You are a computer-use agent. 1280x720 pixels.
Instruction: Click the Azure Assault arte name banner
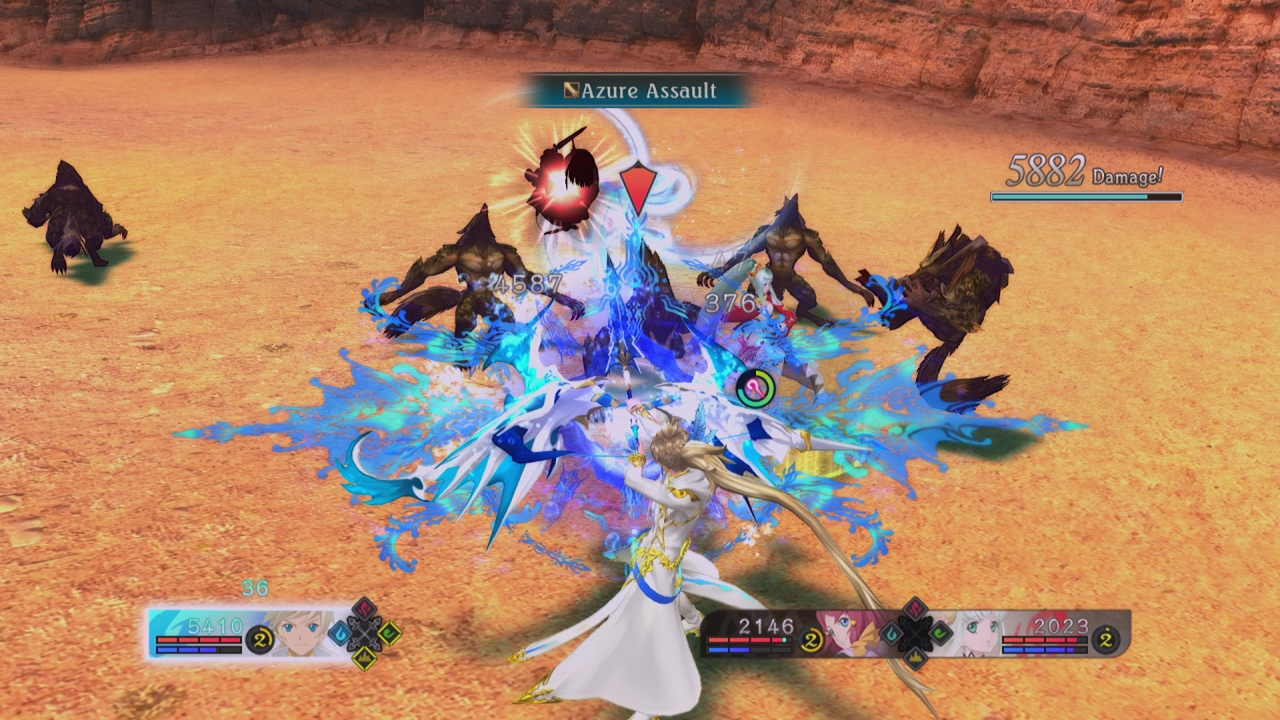pyautogui.click(x=640, y=91)
